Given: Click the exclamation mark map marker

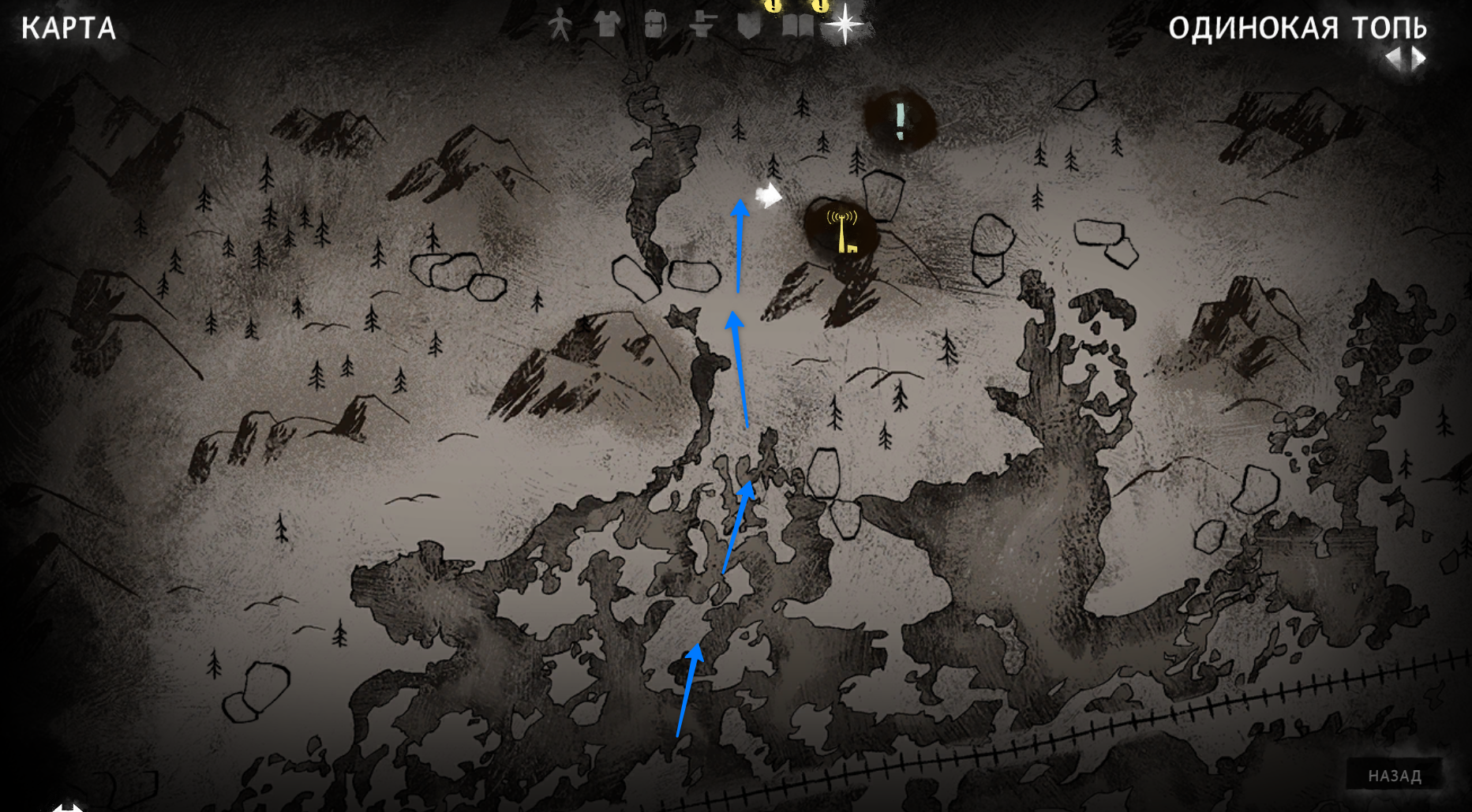Looking at the screenshot, I should click(901, 121).
